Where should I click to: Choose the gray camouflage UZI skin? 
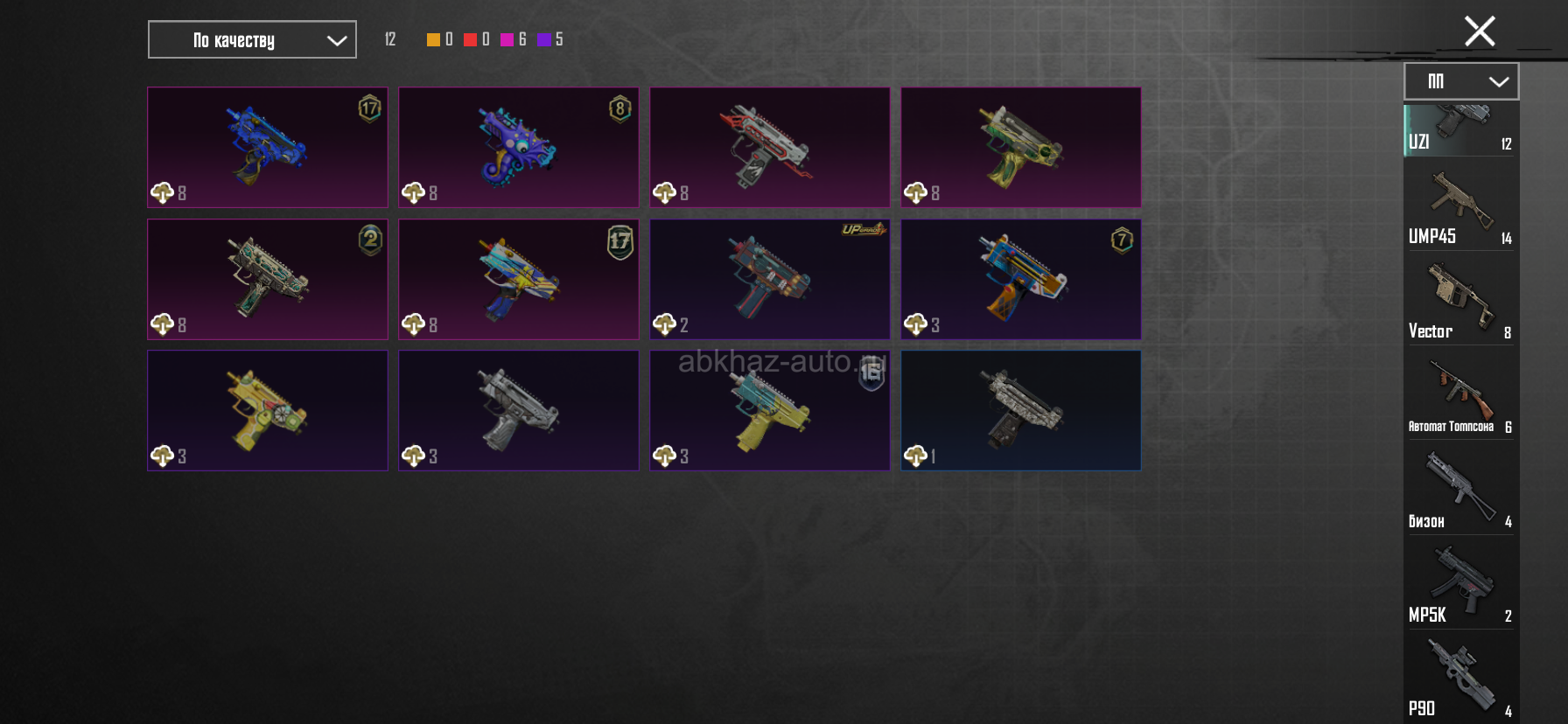pos(1020,410)
